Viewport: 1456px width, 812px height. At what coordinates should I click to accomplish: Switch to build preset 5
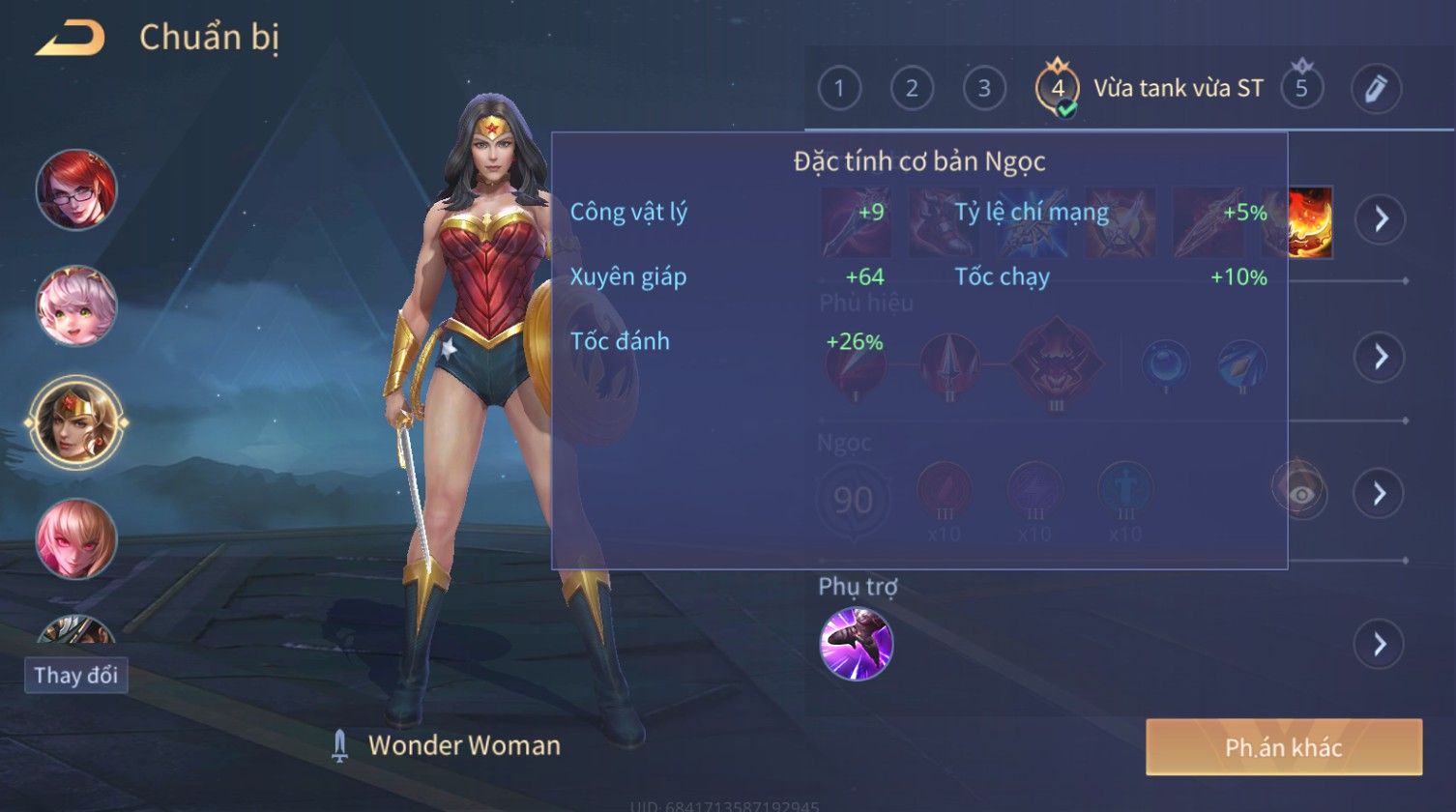1301,89
